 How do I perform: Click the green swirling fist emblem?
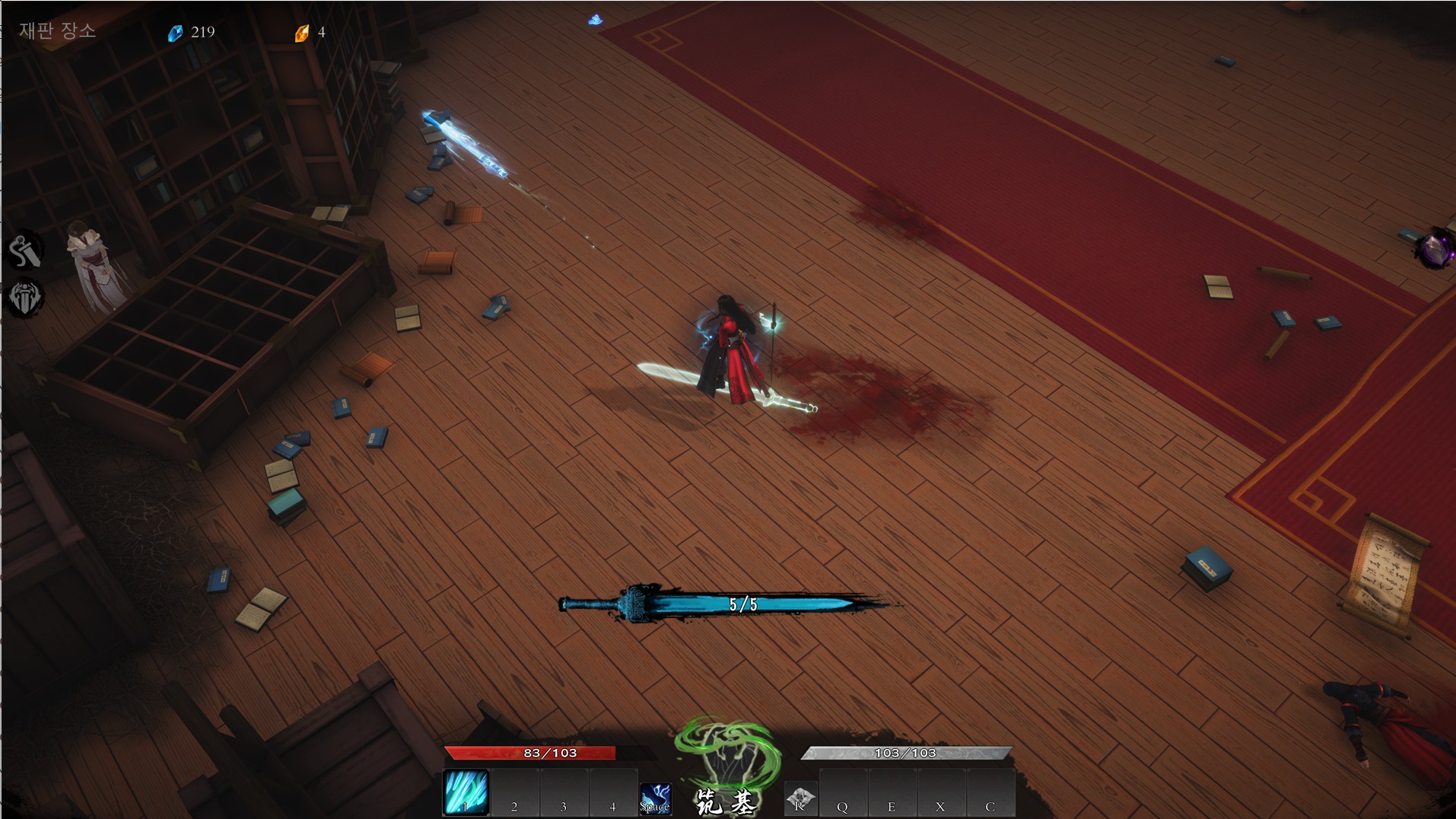727,754
